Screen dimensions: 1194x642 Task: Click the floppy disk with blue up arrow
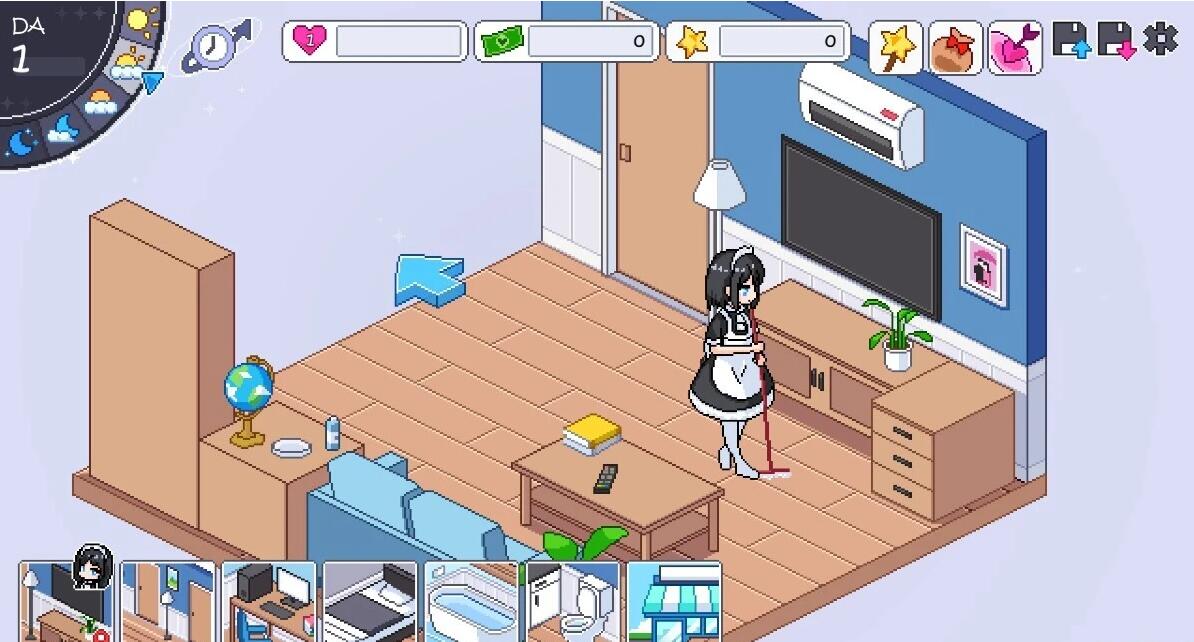[1070, 40]
